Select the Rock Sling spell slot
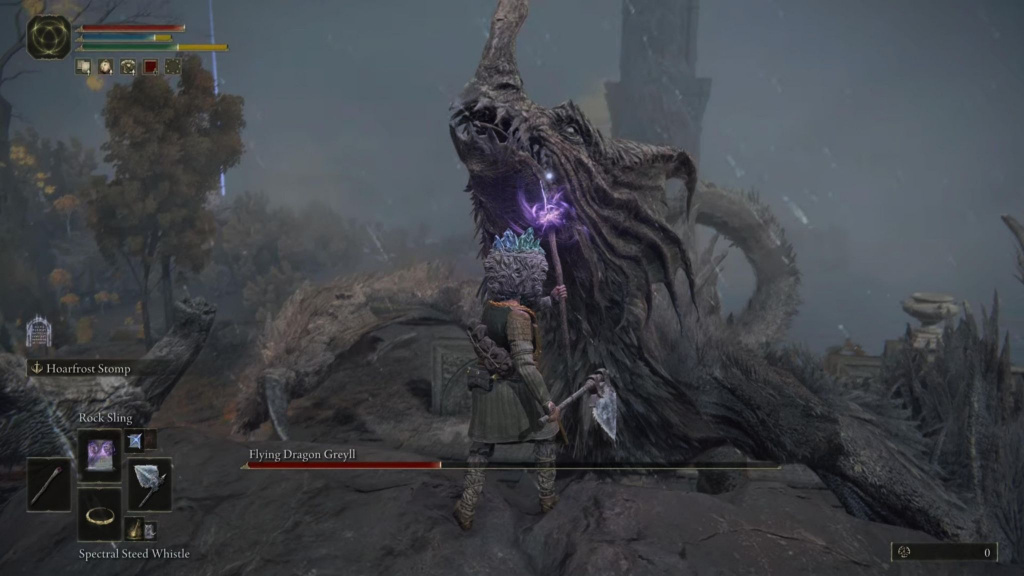Screen dimensions: 1024x576 click(100, 455)
